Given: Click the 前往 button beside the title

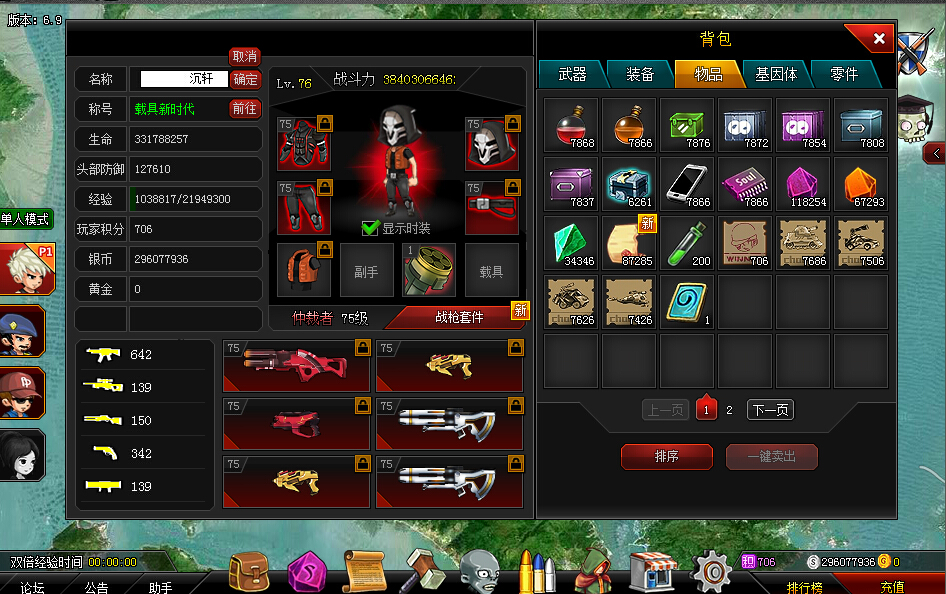Looking at the screenshot, I should pos(245,109).
